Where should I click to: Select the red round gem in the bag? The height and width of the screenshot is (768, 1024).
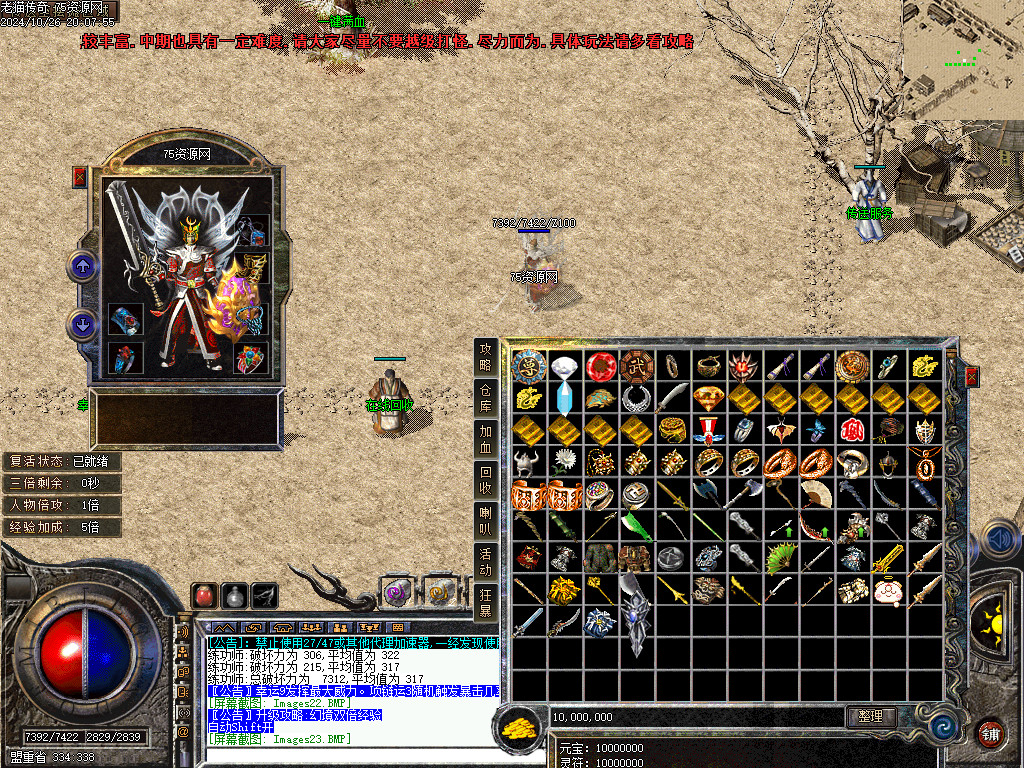600,366
